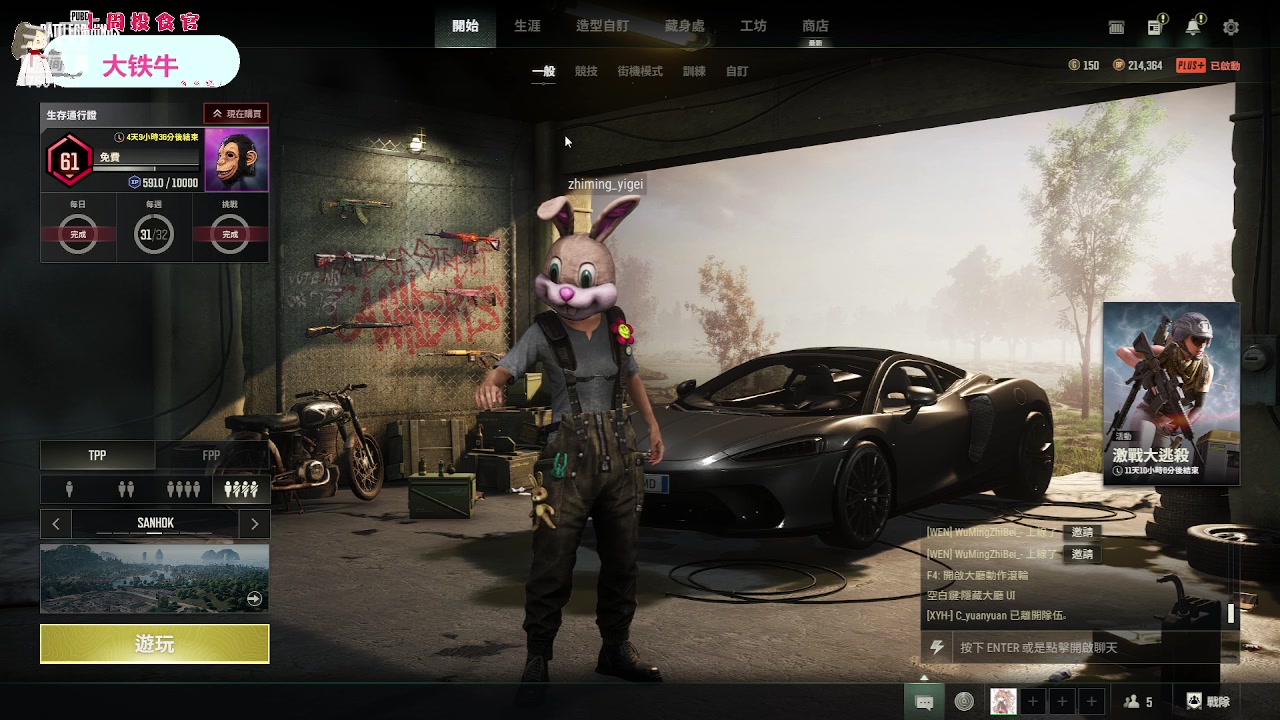Select the 競技 ranked mode
The height and width of the screenshot is (720, 1280).
click(x=586, y=72)
